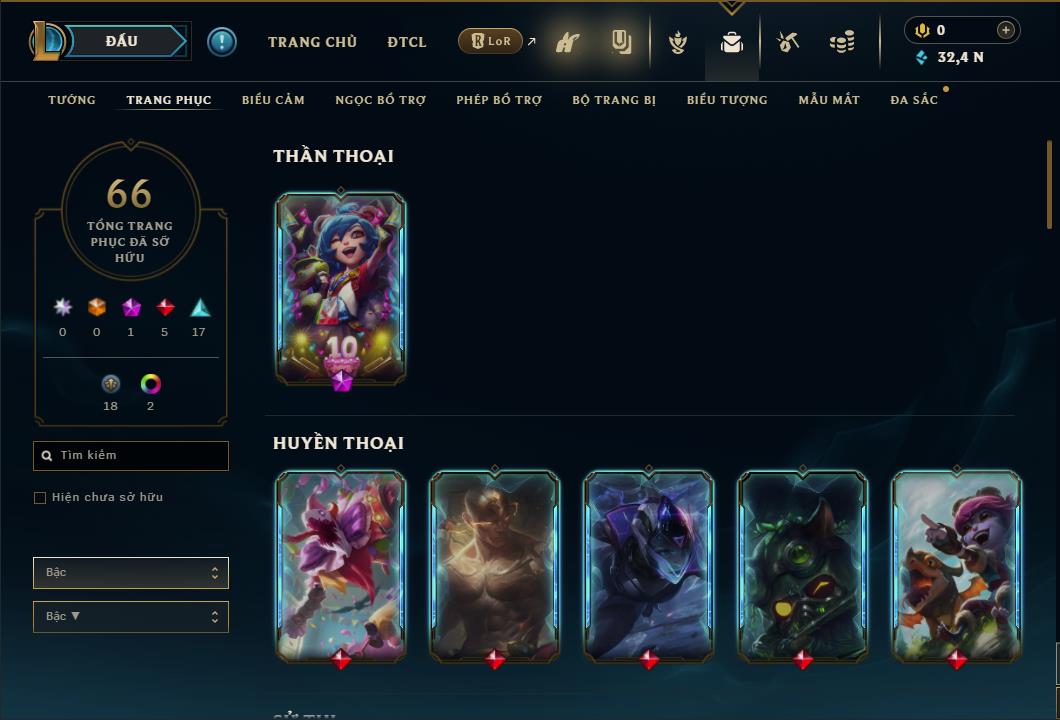Go to the ĐTCL mode page
The width and height of the screenshot is (1060, 720).
(x=407, y=42)
